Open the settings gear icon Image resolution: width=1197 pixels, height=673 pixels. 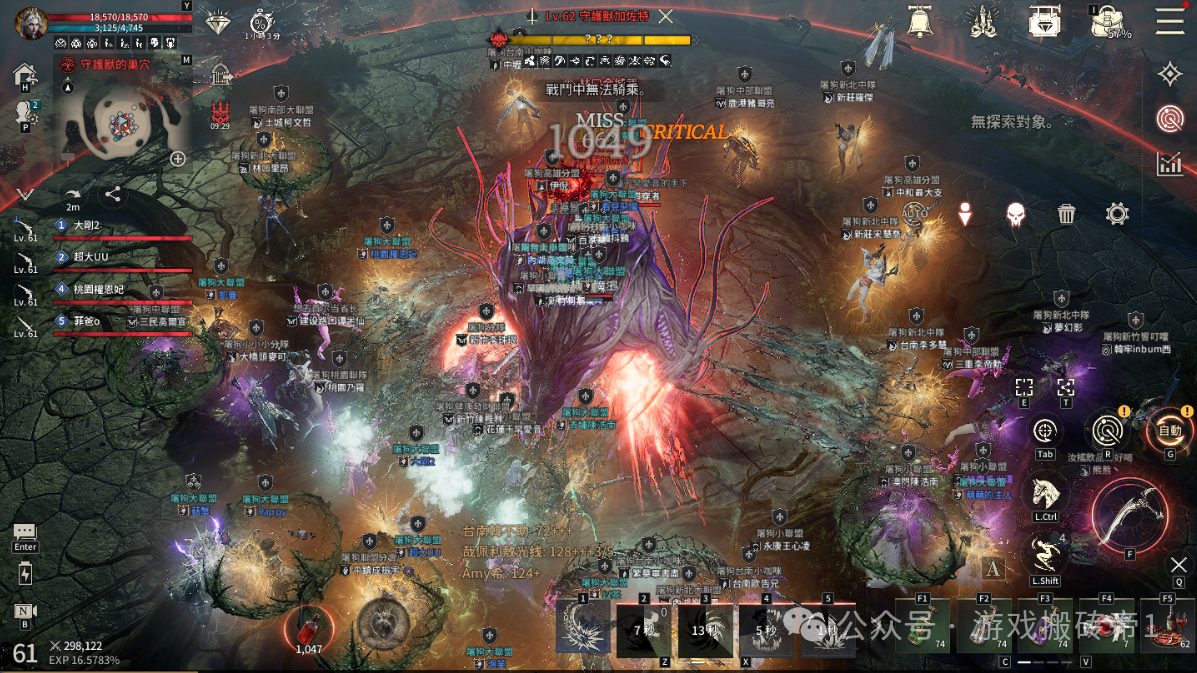tap(1117, 213)
